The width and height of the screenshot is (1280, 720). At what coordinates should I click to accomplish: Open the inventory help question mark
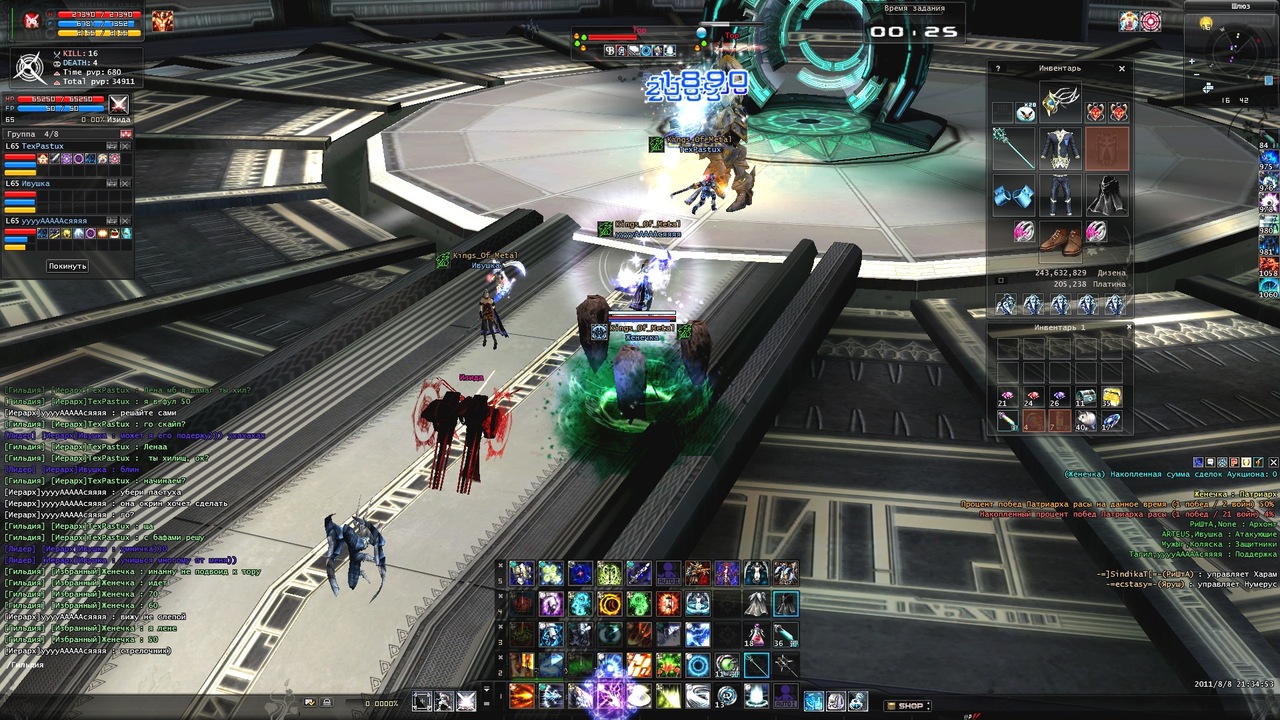[x=997, y=69]
